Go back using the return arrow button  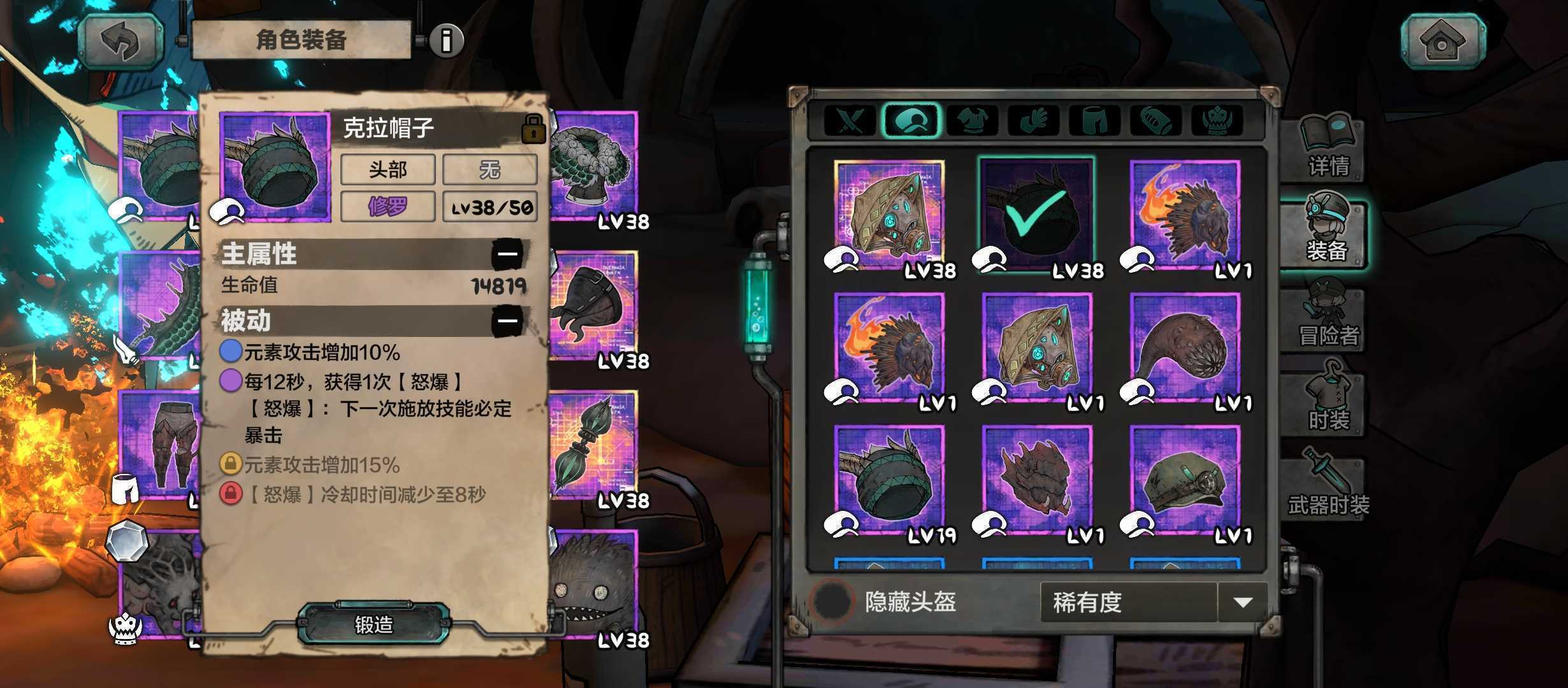(121, 41)
